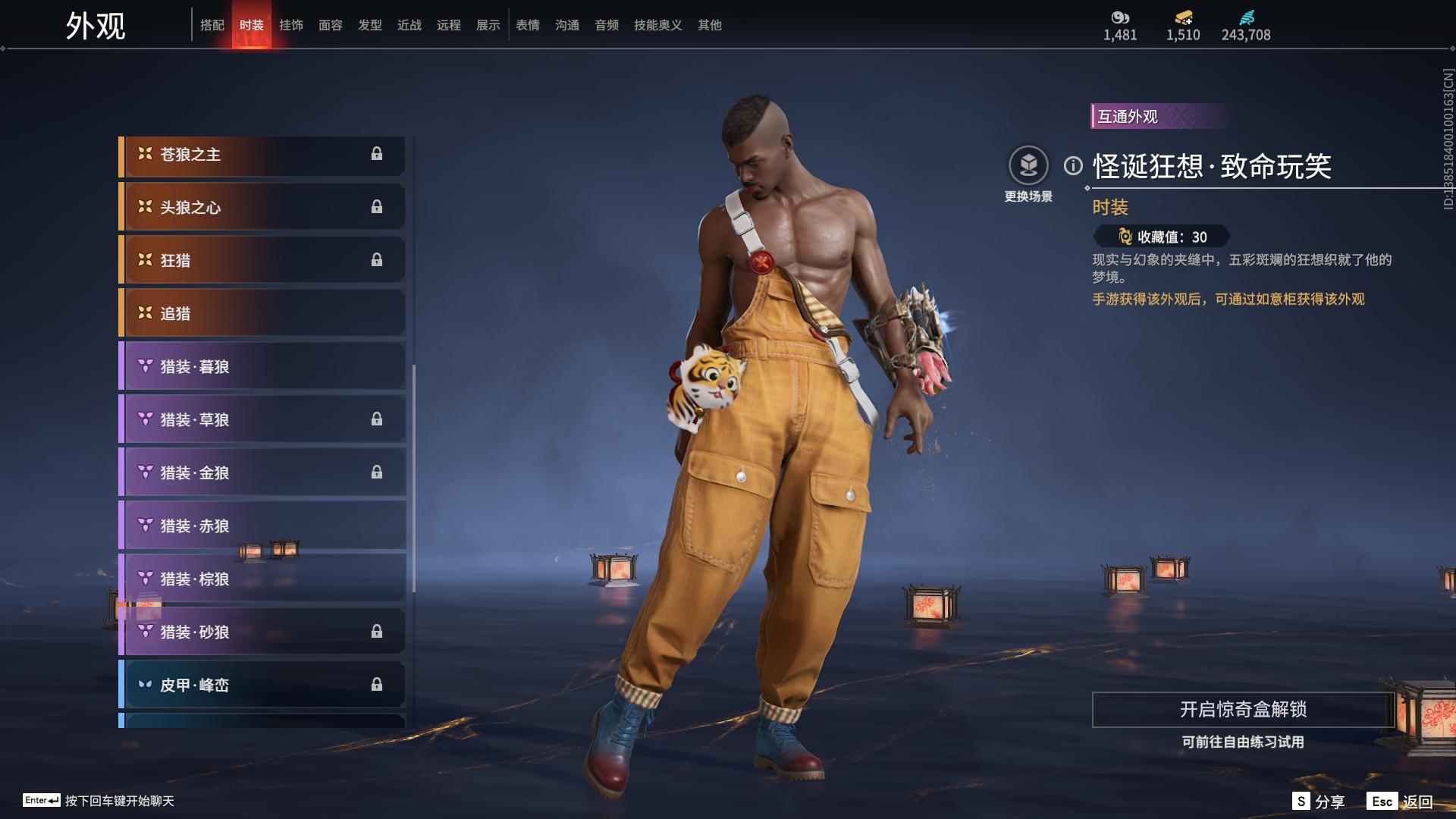
Task: Click the purple hunter emblem on 猎装·暮狼
Action: (x=144, y=366)
